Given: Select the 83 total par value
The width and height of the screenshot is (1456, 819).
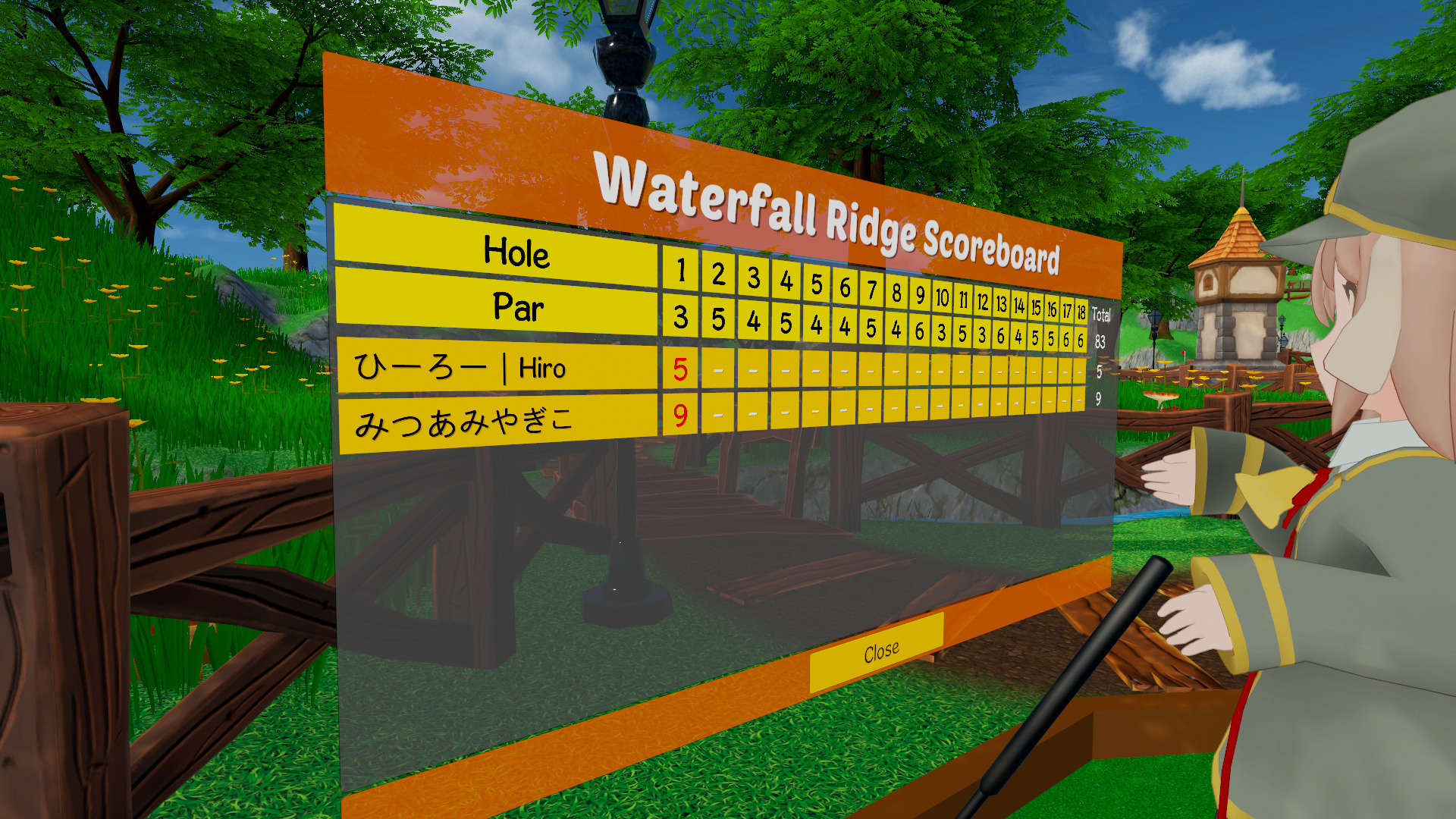Looking at the screenshot, I should point(1101,342).
